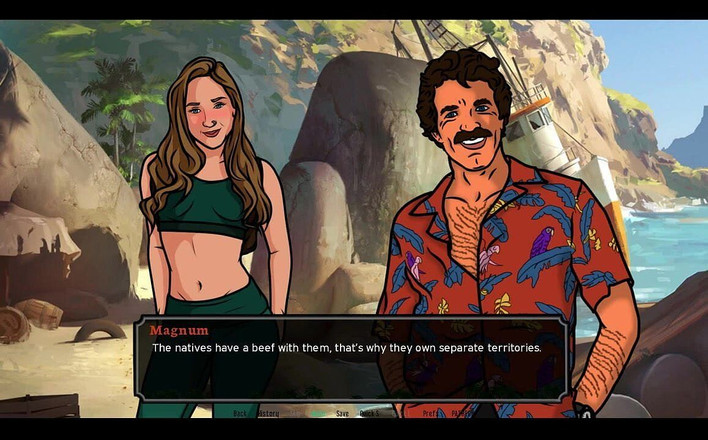708x440 pixels.
Task: Advance the Magnum dialogue text box
Action: 352,358
